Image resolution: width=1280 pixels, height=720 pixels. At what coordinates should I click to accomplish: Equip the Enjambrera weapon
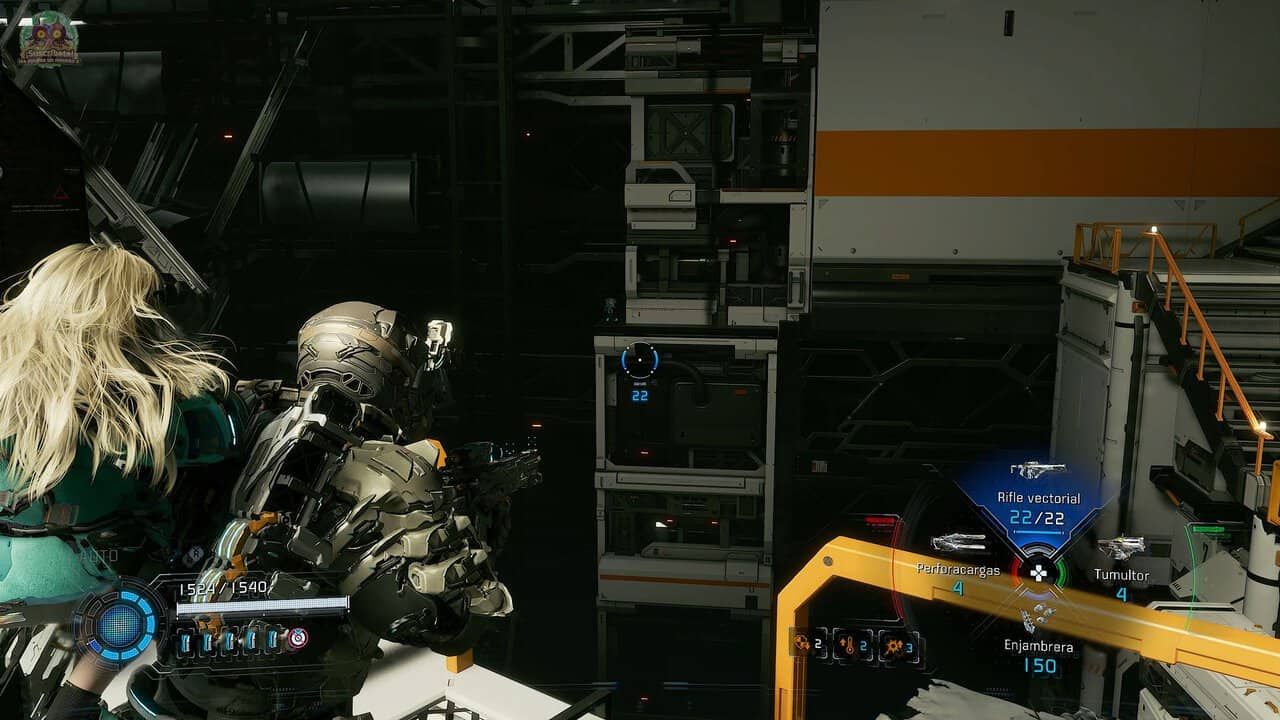[1039, 618]
